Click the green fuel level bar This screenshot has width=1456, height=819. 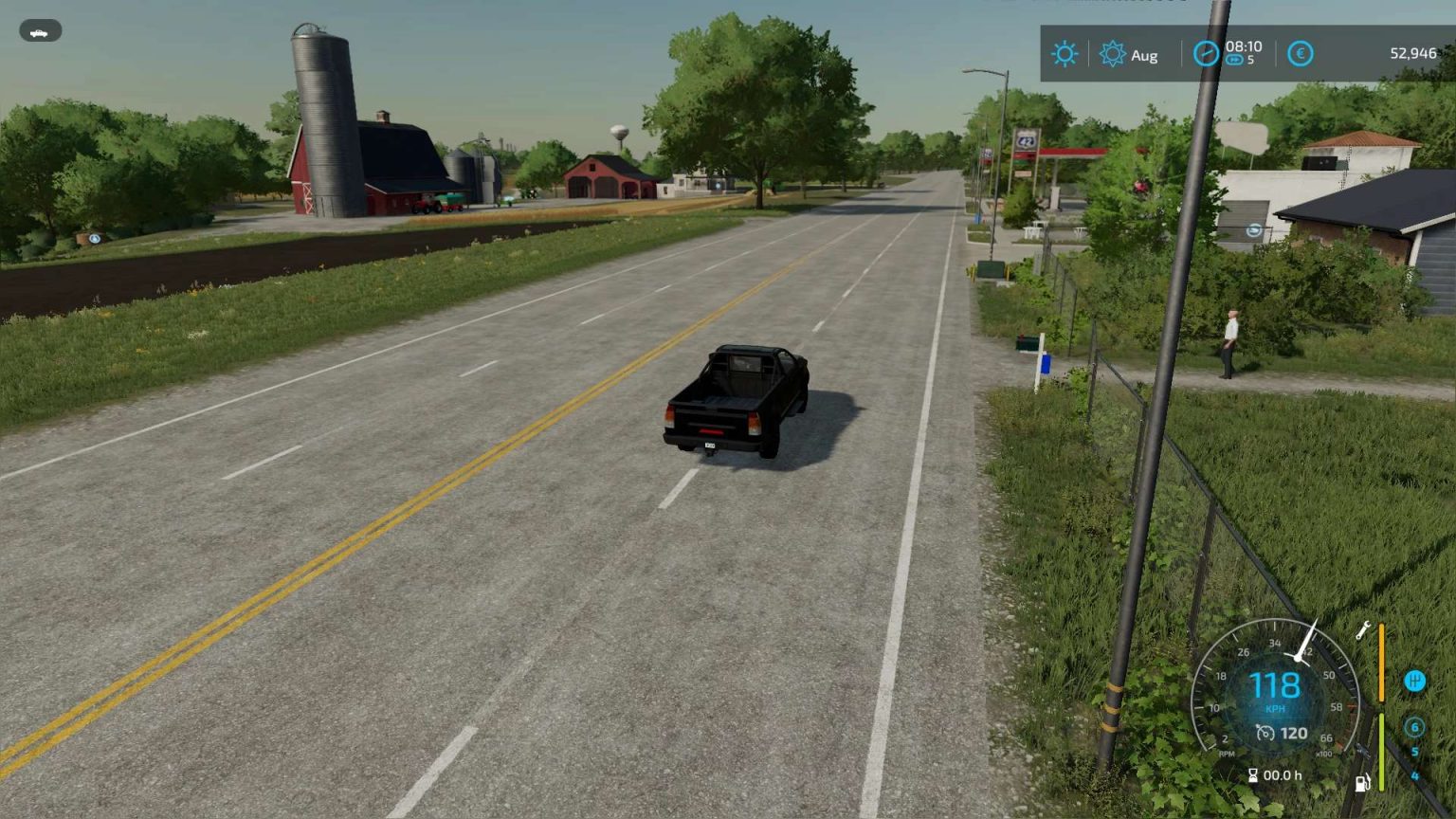[1381, 751]
